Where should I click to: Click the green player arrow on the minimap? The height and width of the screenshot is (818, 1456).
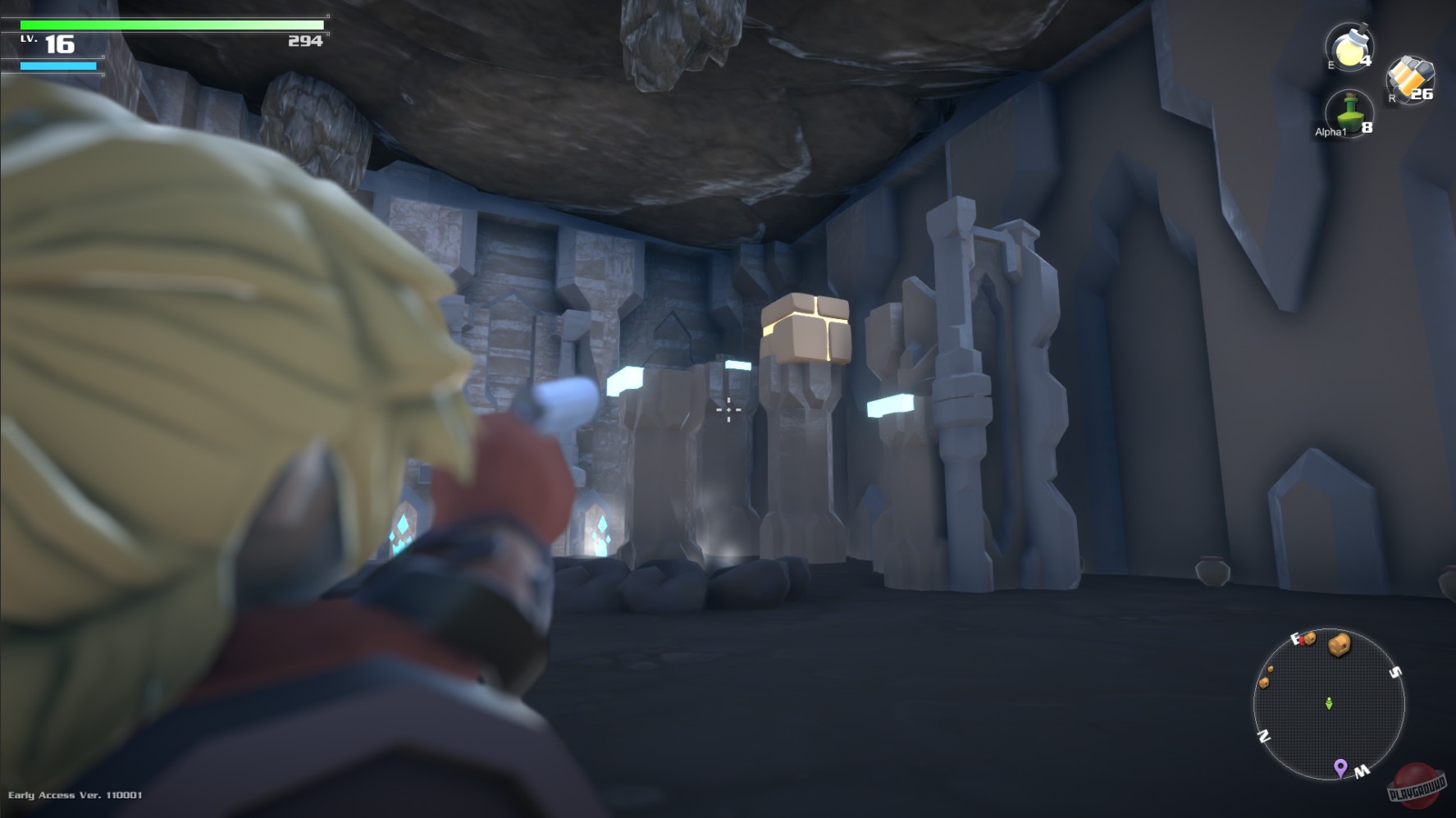(x=1329, y=704)
